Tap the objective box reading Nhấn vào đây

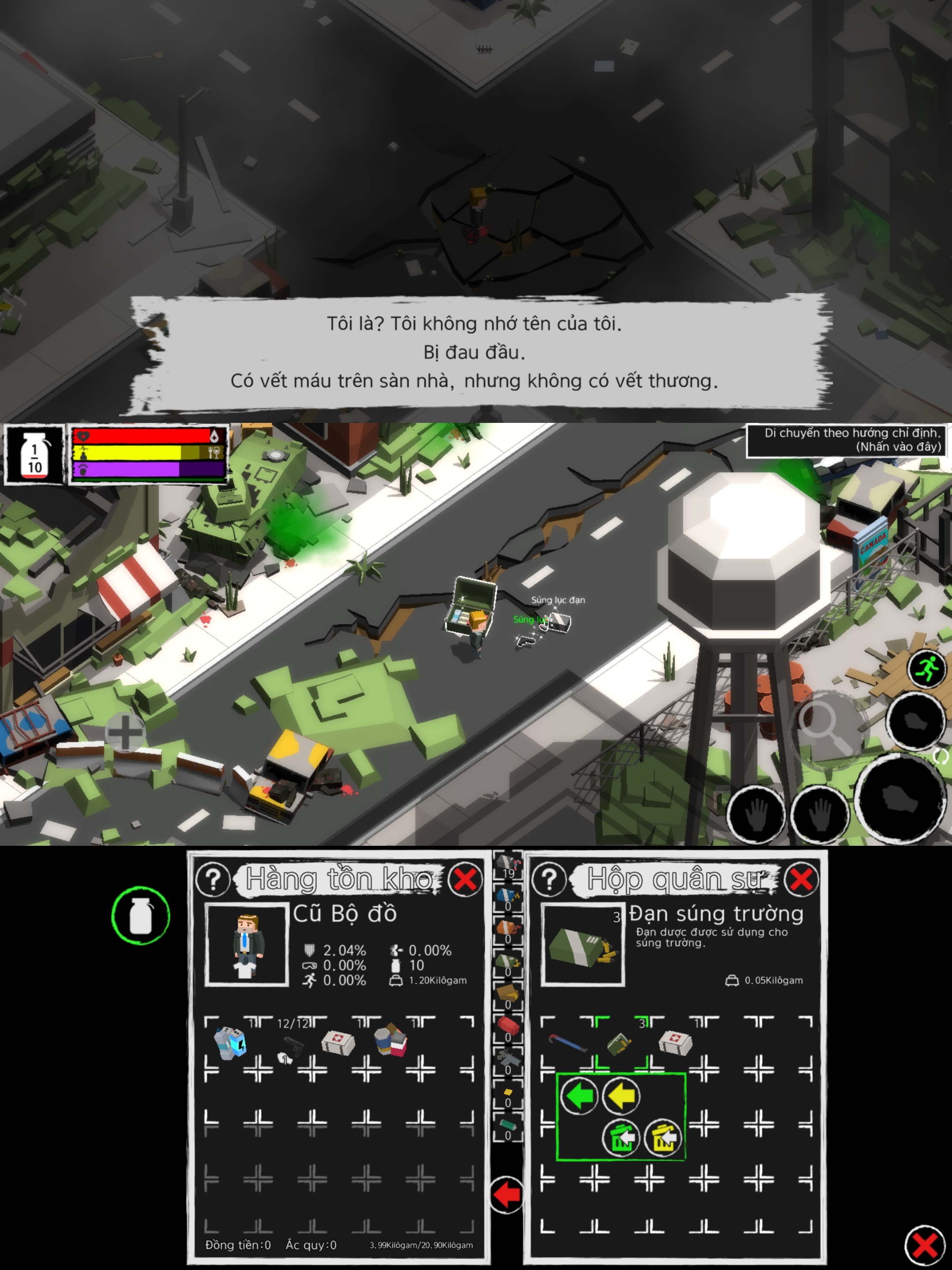click(x=846, y=440)
